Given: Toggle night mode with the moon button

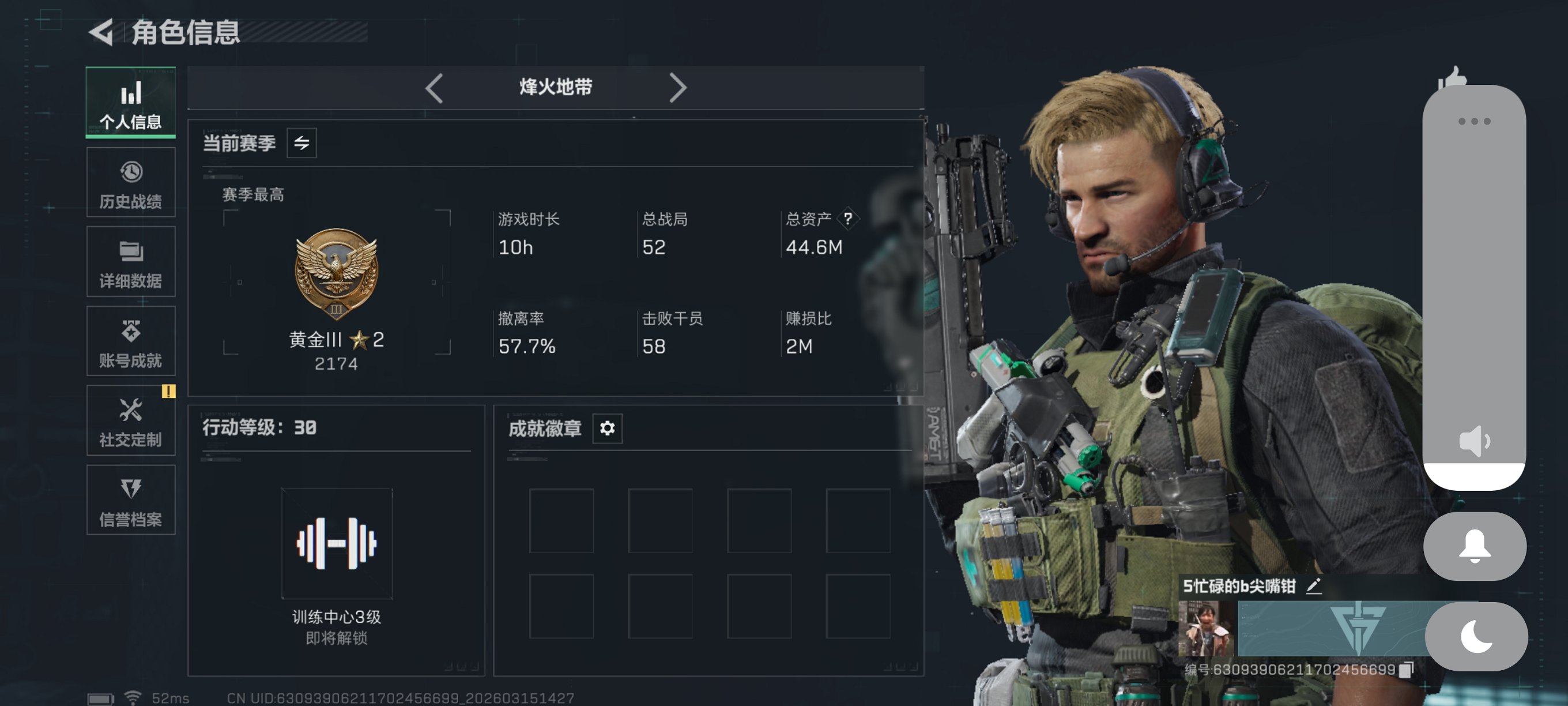Looking at the screenshot, I should 1476,636.
